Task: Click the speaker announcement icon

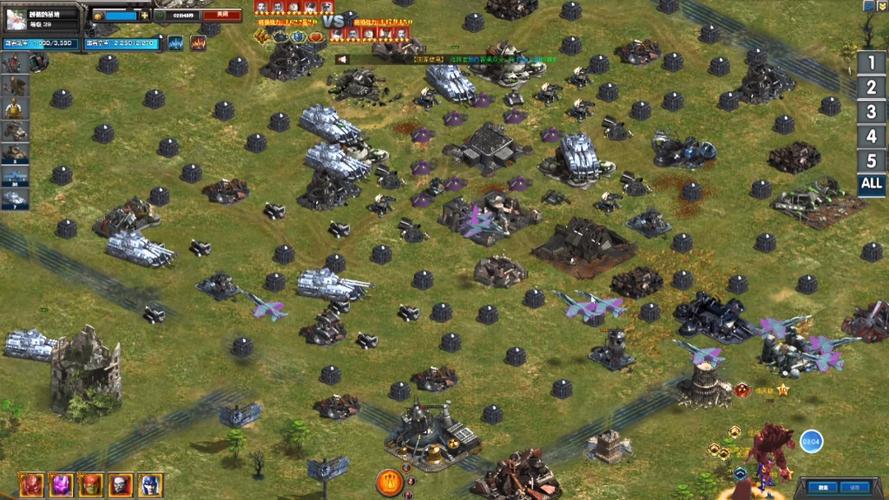Action: 341,59
